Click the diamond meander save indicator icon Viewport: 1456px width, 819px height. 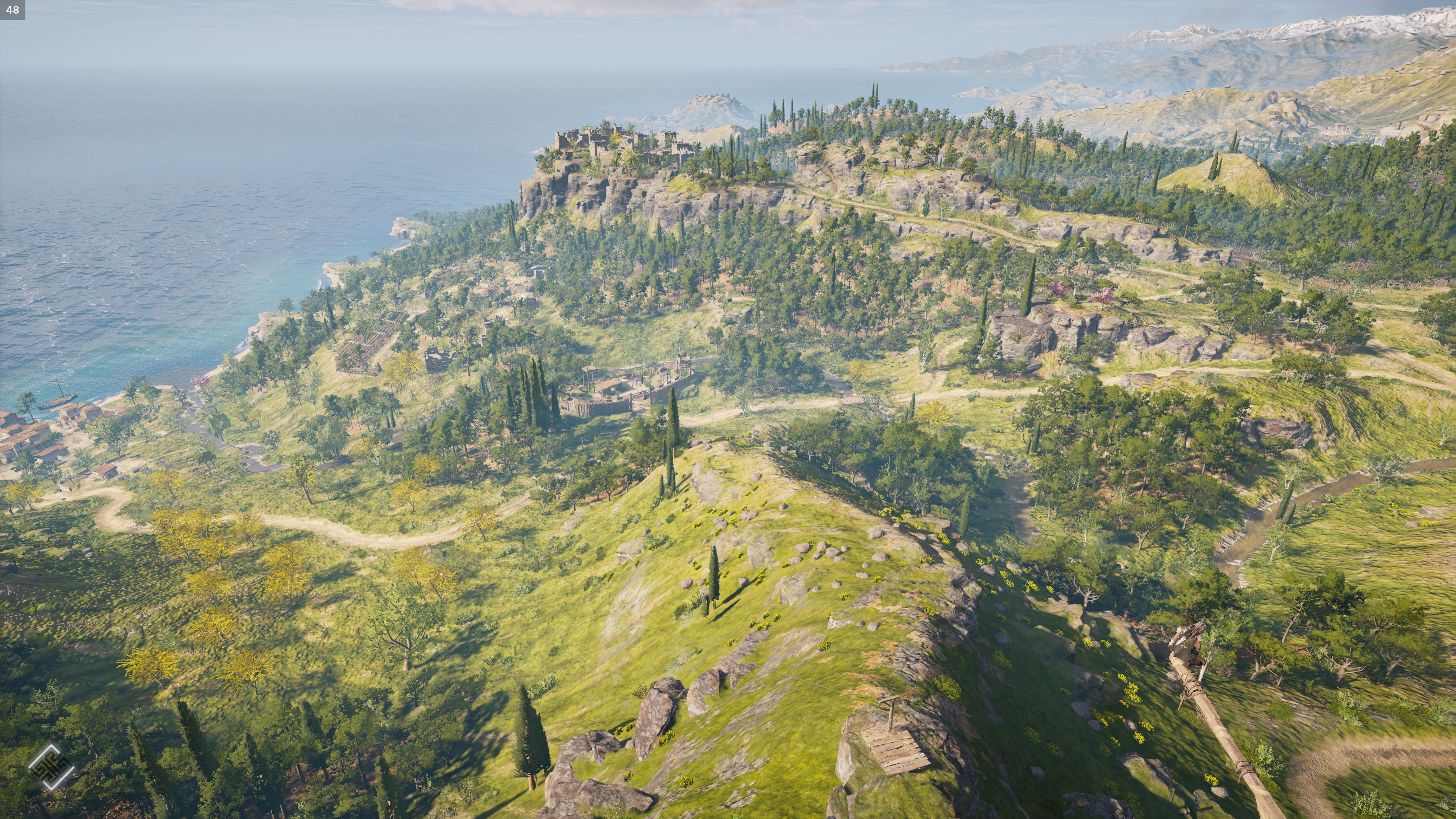click(51, 766)
